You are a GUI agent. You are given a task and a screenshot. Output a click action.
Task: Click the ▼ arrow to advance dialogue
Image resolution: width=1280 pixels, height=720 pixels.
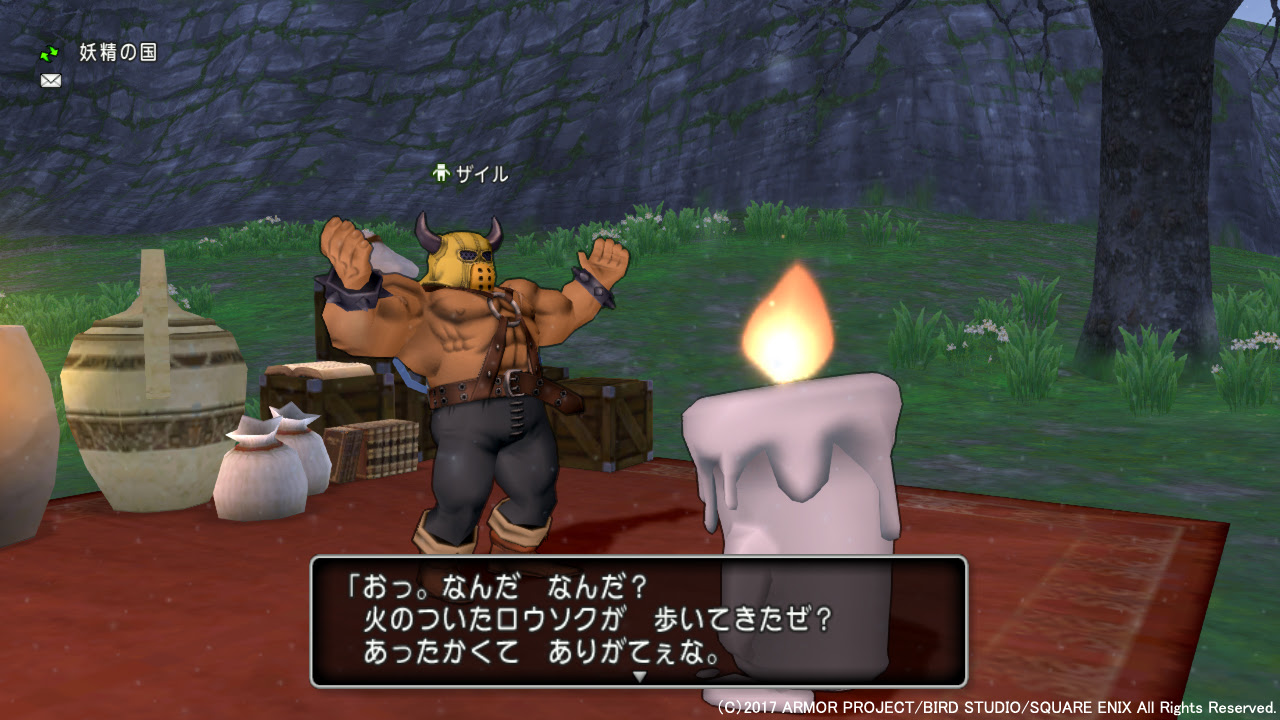pos(640,677)
